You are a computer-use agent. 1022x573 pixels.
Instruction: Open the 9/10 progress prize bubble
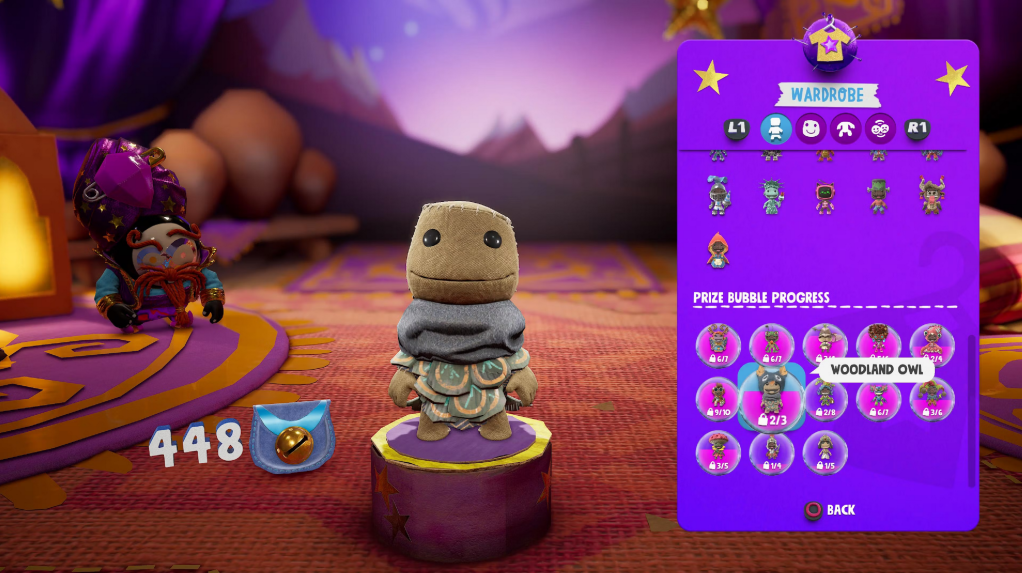click(x=717, y=398)
